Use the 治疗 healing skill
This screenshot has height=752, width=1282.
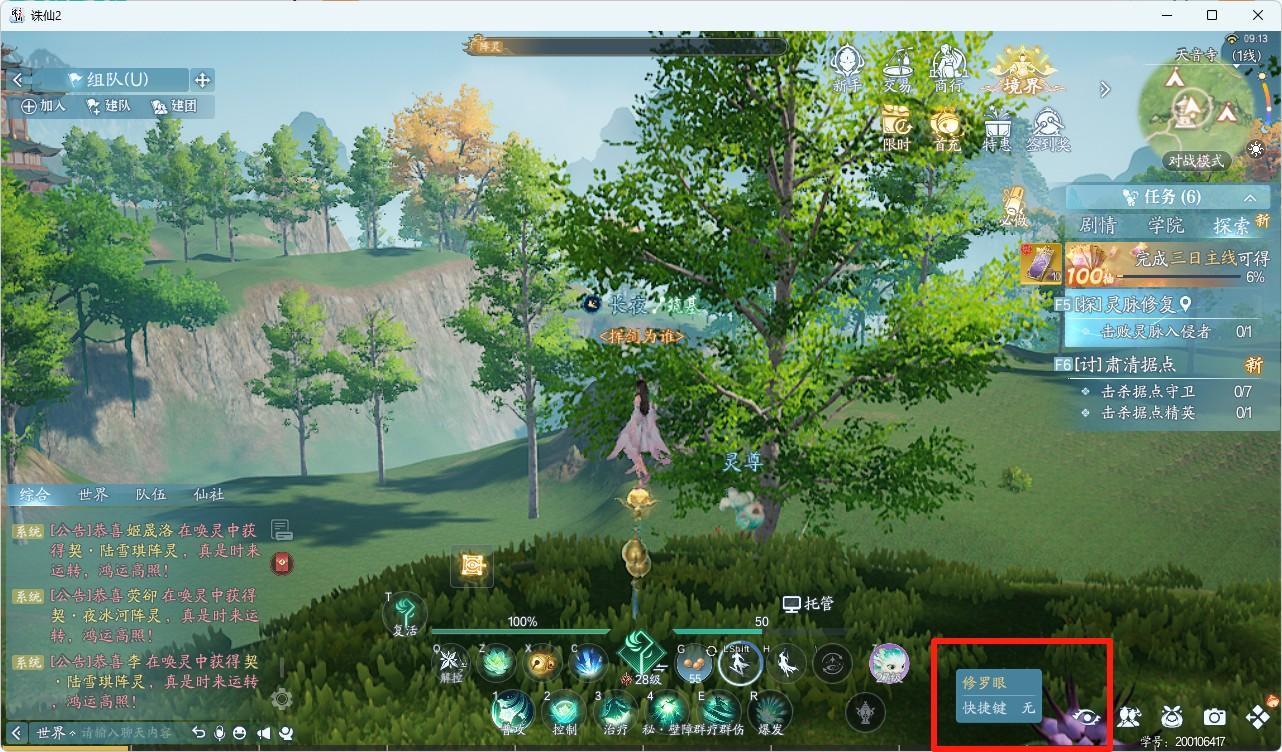(615, 713)
